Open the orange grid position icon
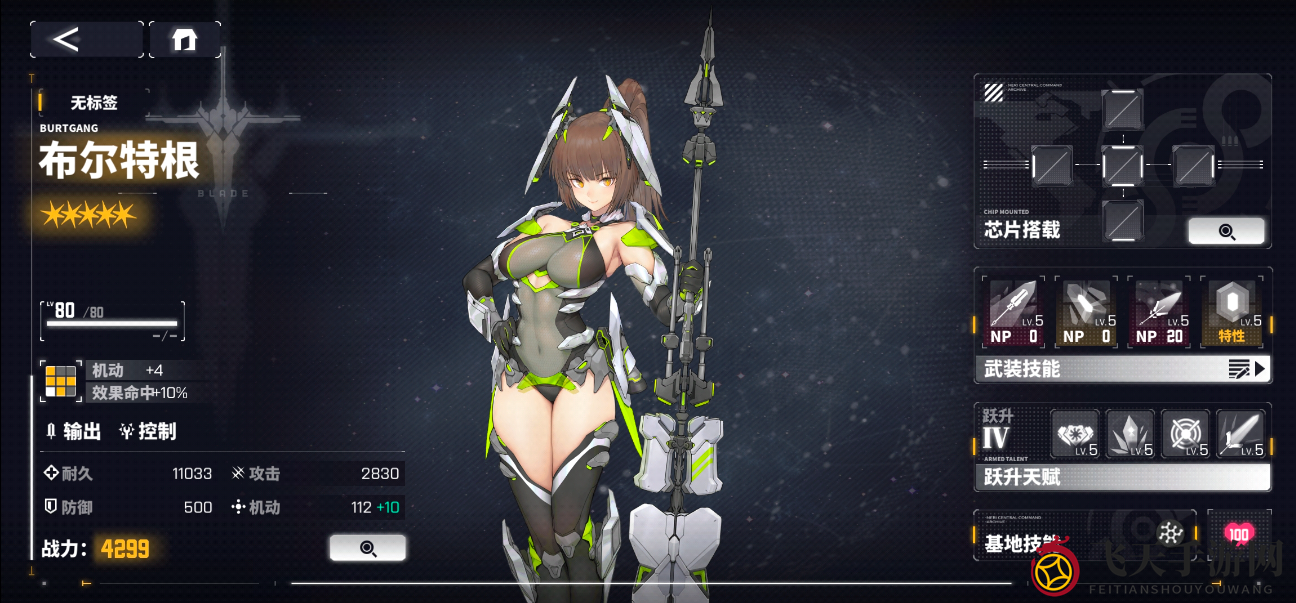 (60, 381)
